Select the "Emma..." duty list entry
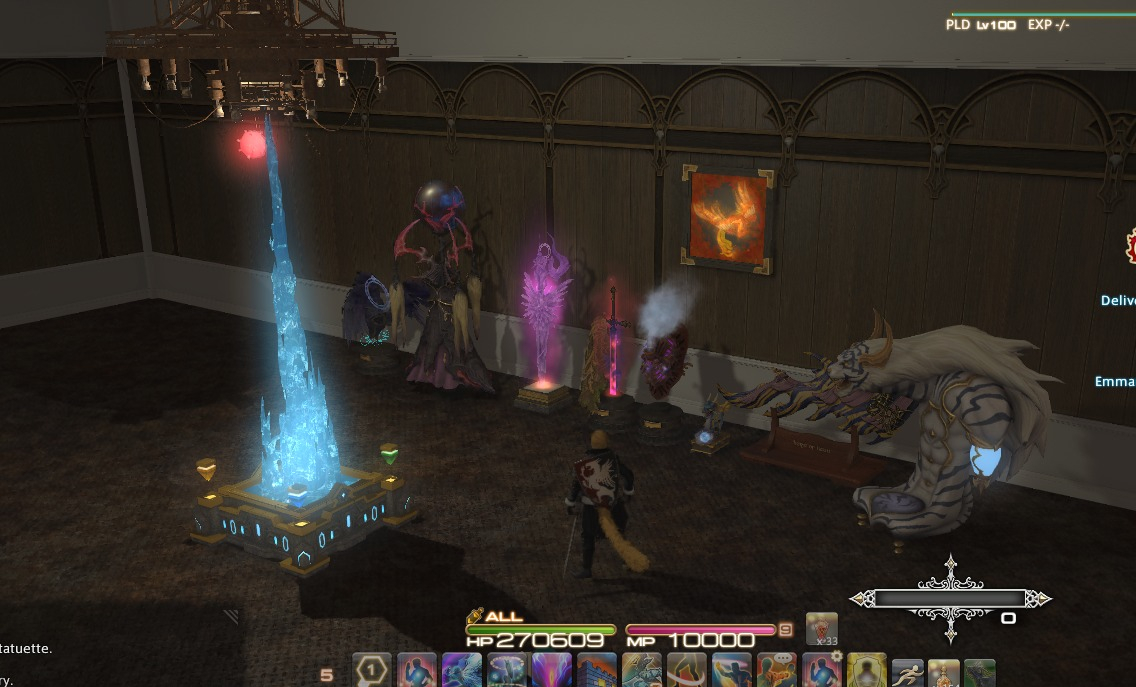This screenshot has width=1136, height=687. 1114,381
